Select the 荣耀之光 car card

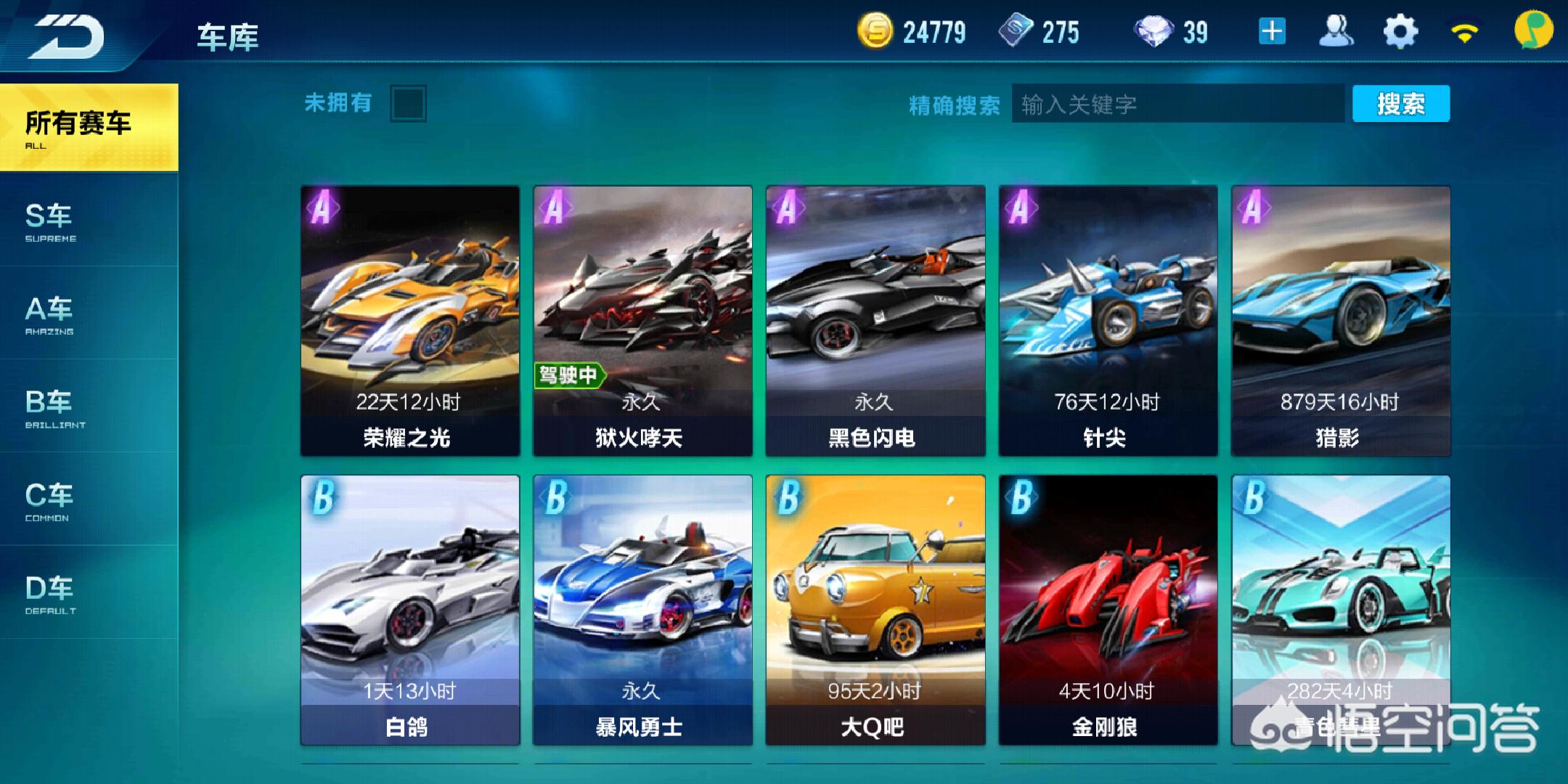tap(410, 321)
